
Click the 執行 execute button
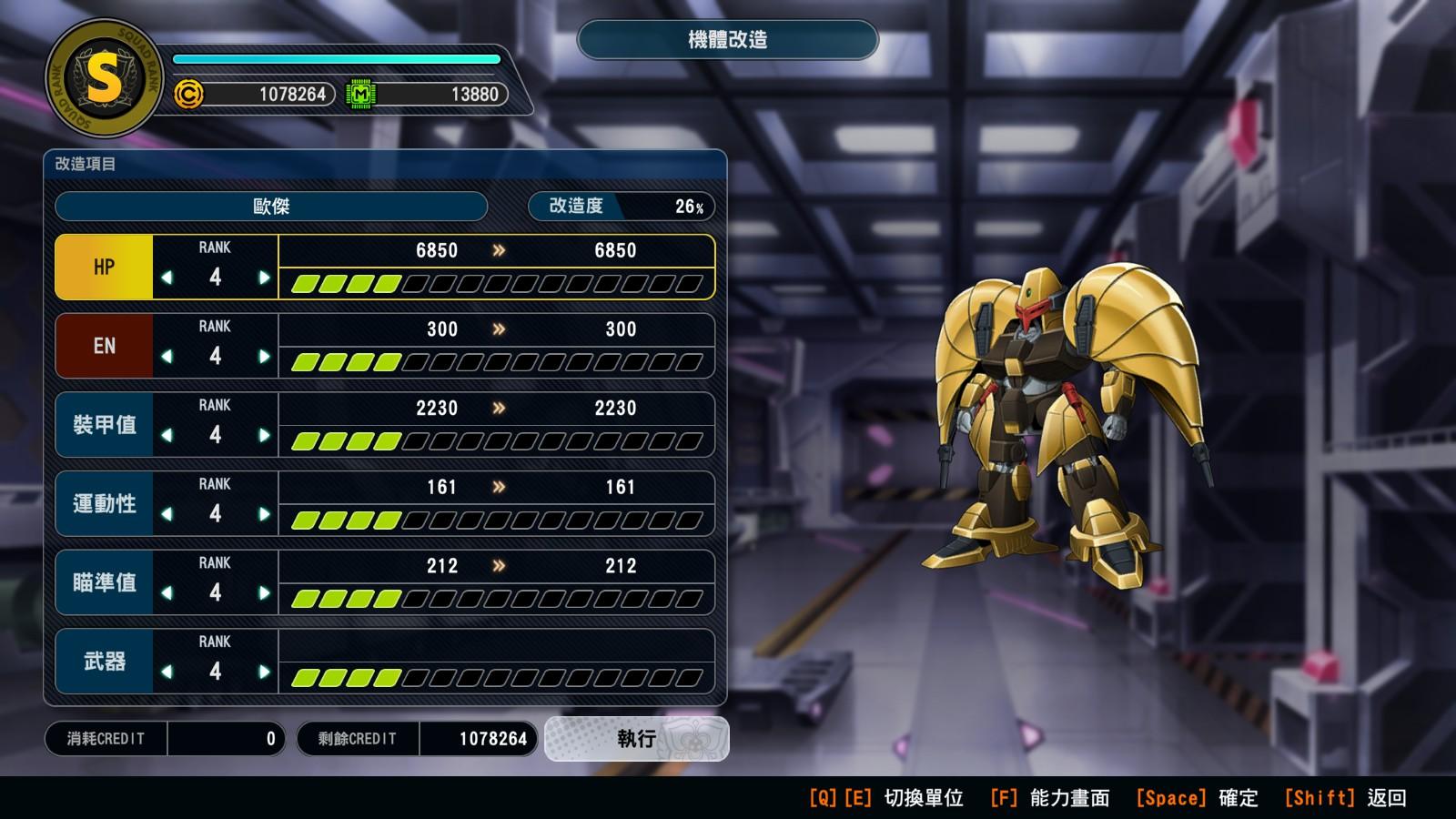[636, 738]
